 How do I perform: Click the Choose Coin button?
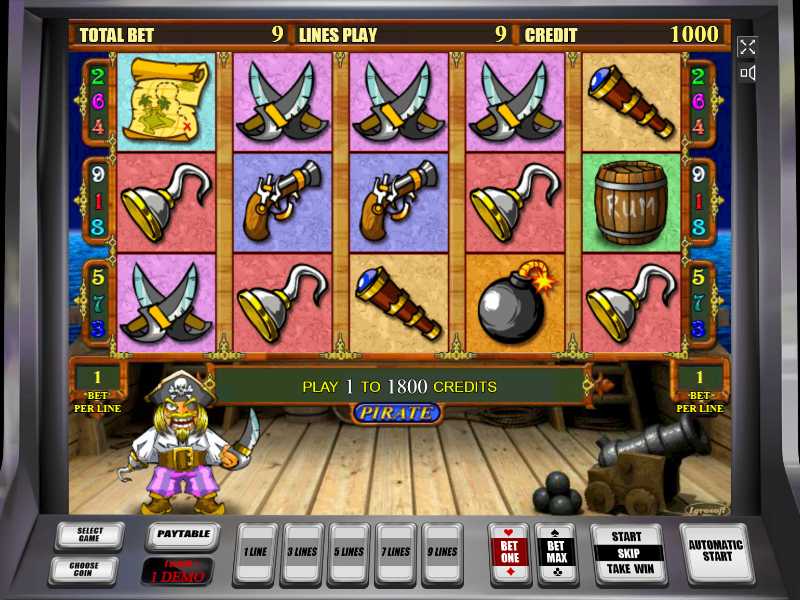[x=87, y=569]
